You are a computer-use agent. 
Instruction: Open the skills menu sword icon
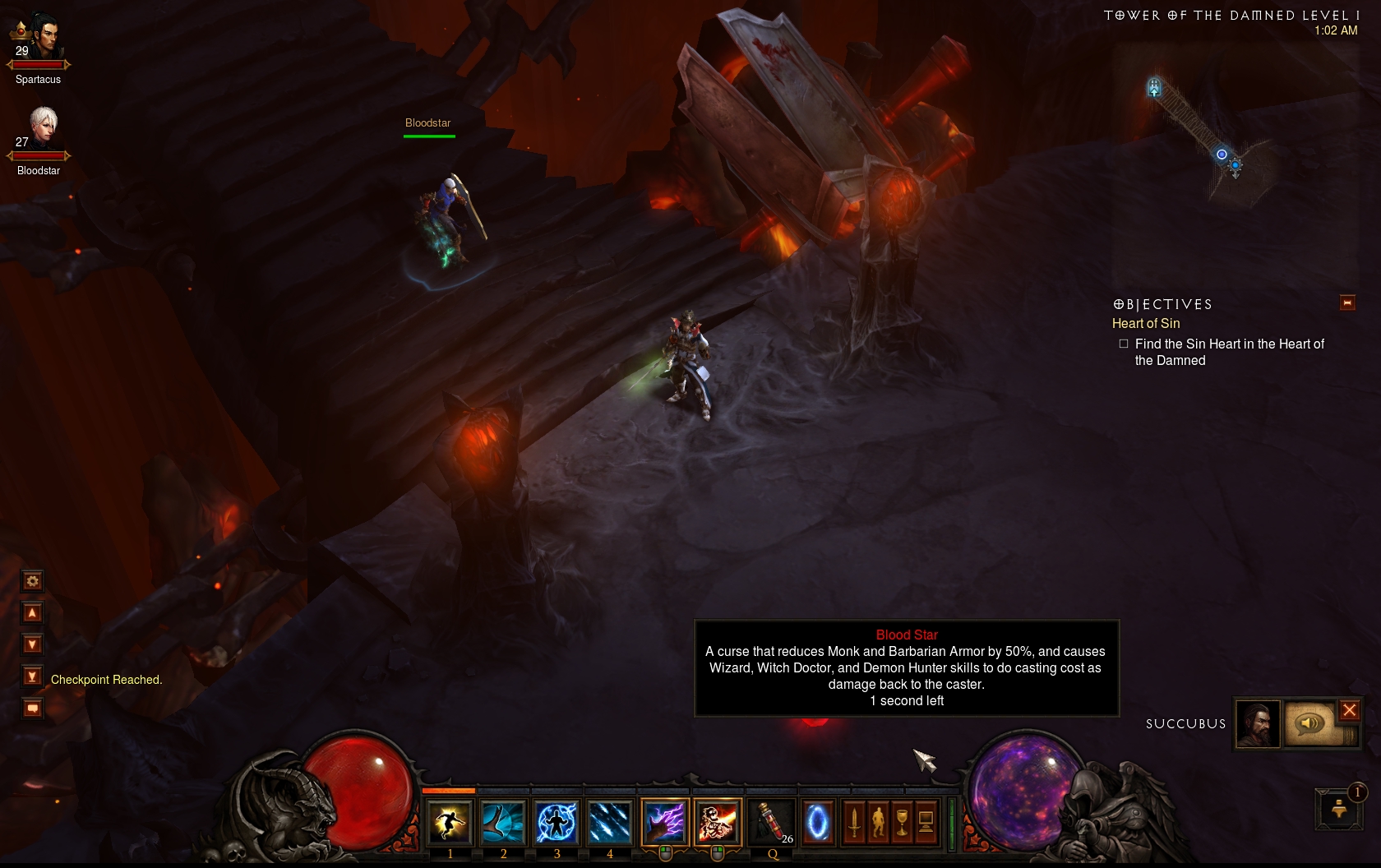click(x=854, y=822)
